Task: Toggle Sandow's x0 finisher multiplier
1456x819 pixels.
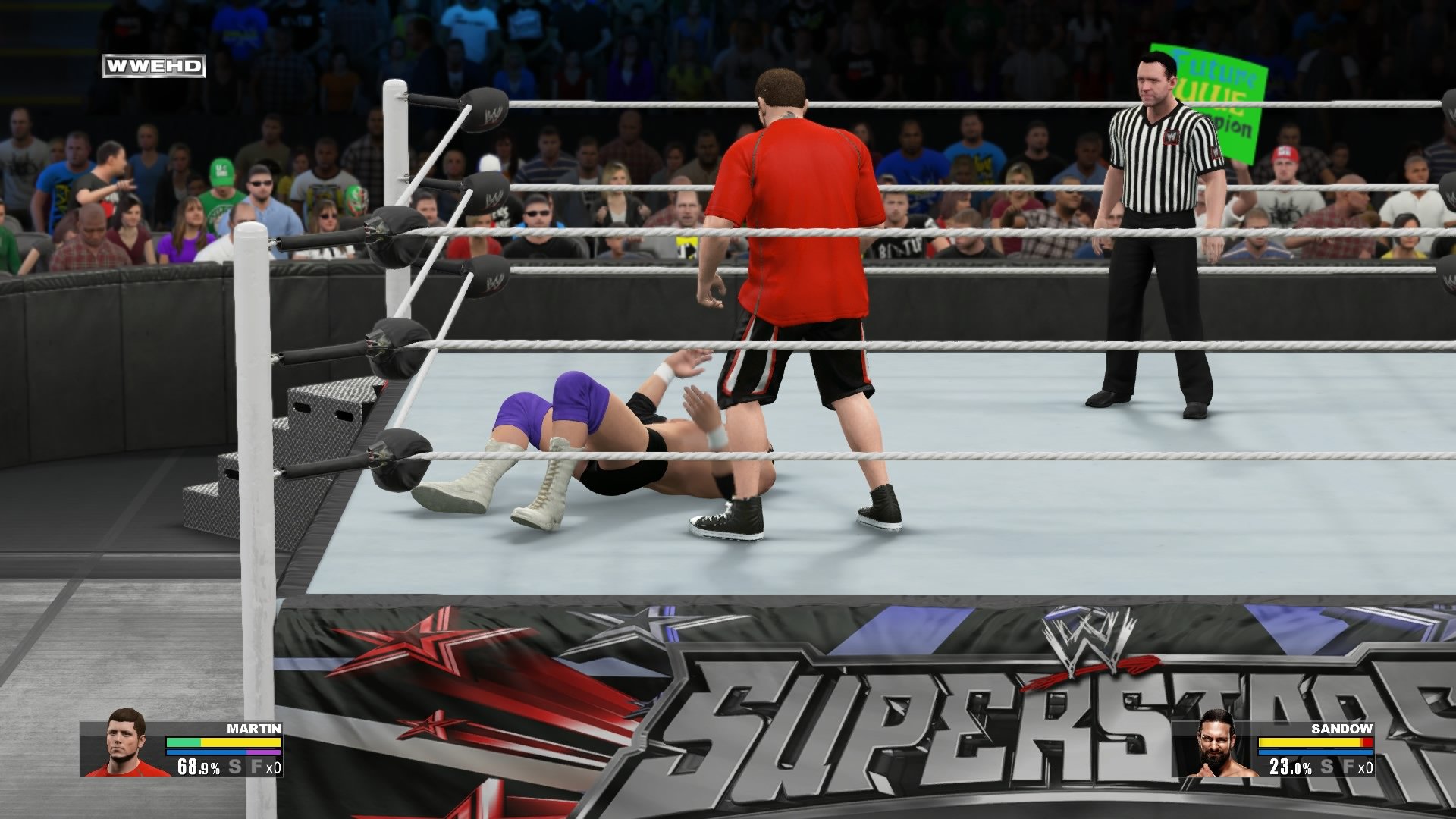Action: (x=1366, y=767)
